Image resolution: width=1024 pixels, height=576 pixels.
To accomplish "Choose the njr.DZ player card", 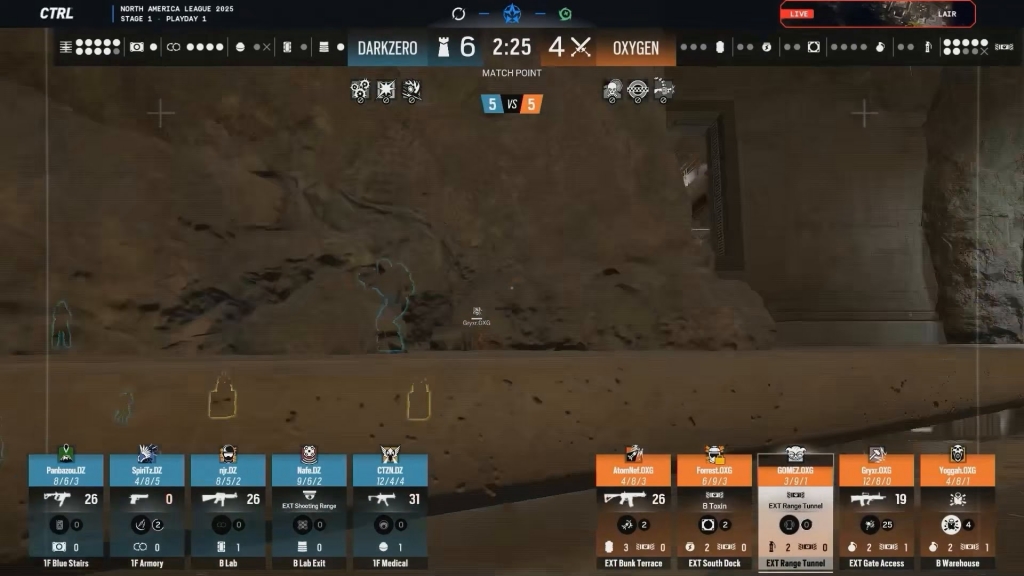I will coord(228,510).
